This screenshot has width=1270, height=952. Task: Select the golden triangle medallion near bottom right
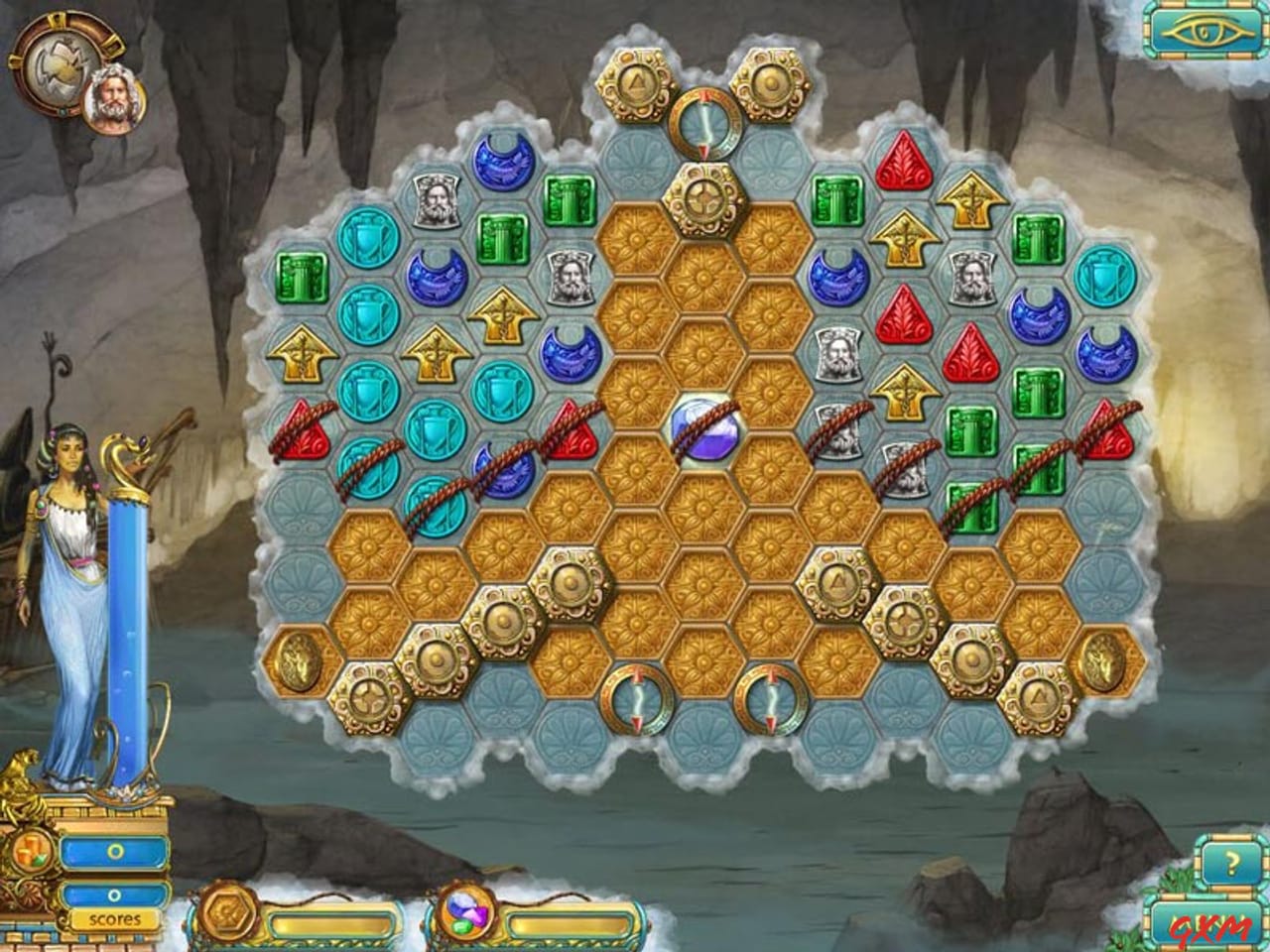(x=1039, y=696)
